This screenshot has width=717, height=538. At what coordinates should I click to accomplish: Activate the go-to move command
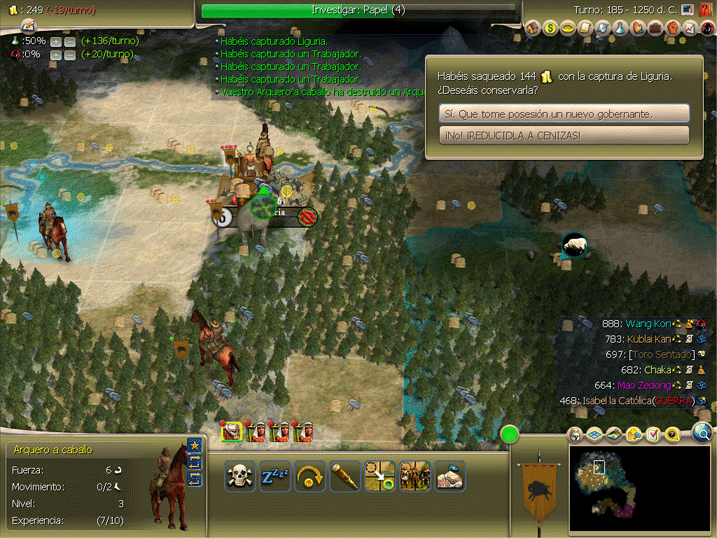[x=380, y=476]
